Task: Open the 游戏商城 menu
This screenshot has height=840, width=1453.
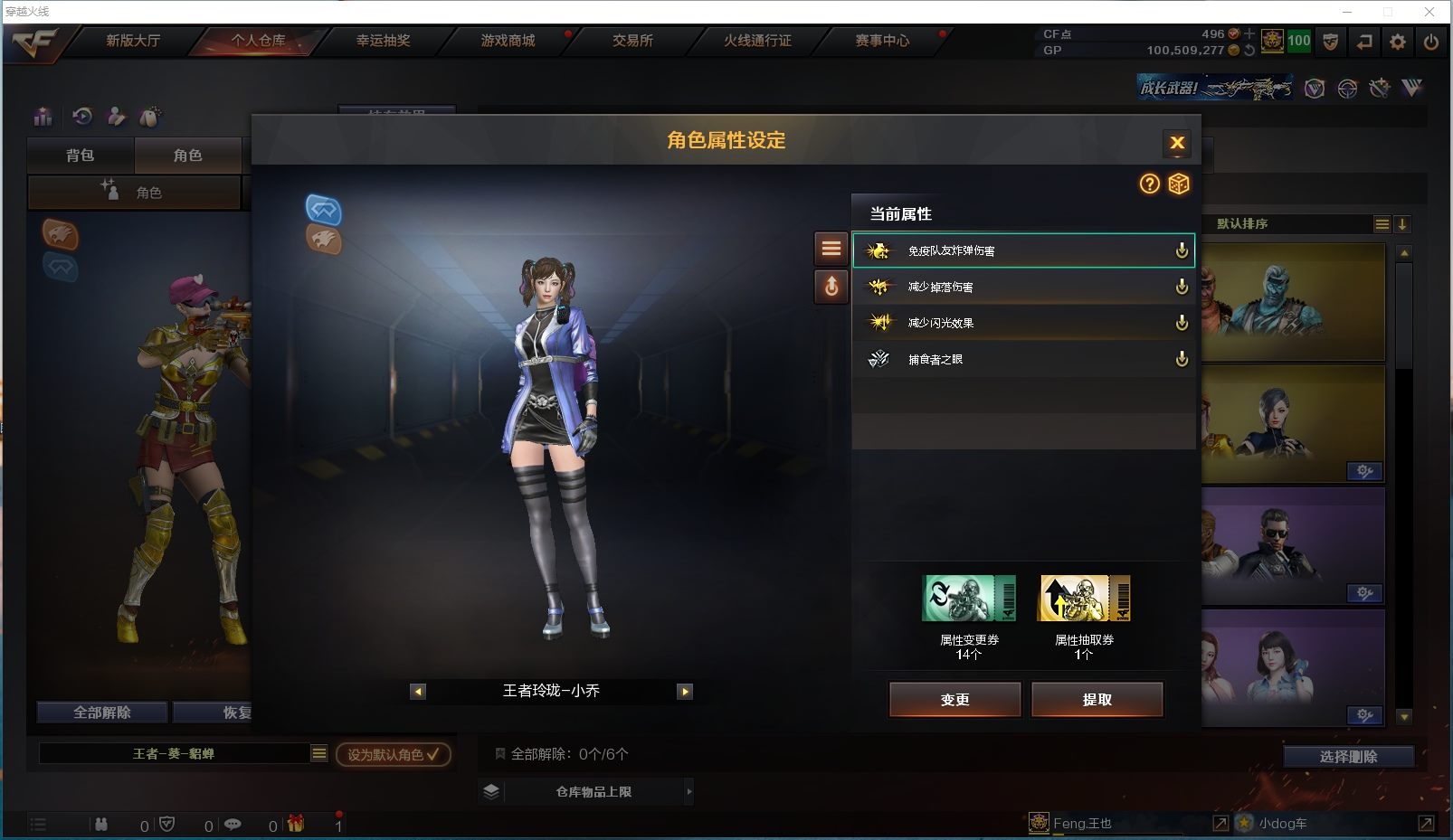Action: pyautogui.click(x=508, y=41)
